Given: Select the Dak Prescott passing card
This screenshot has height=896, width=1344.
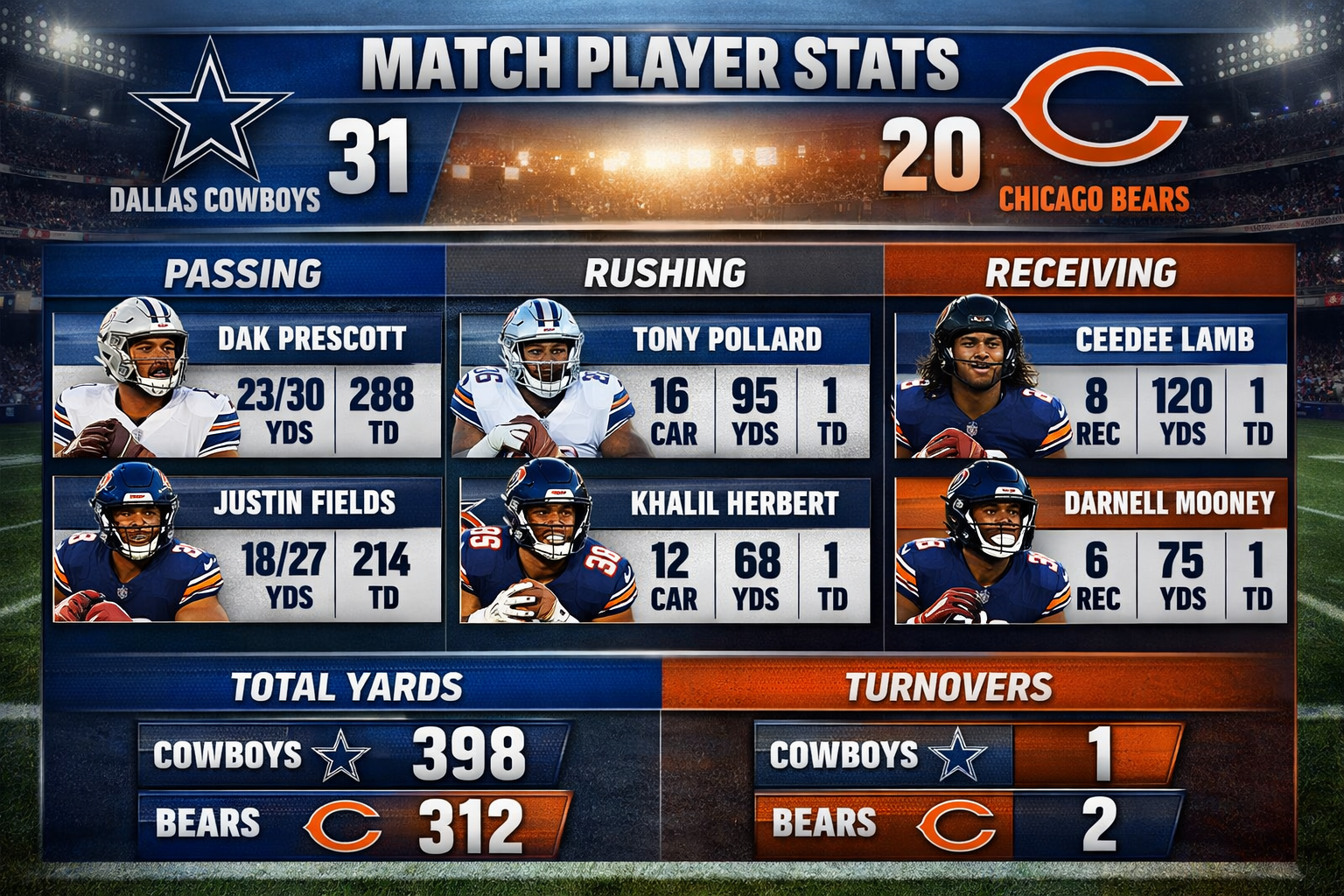Looking at the screenshot, I should [x=247, y=386].
